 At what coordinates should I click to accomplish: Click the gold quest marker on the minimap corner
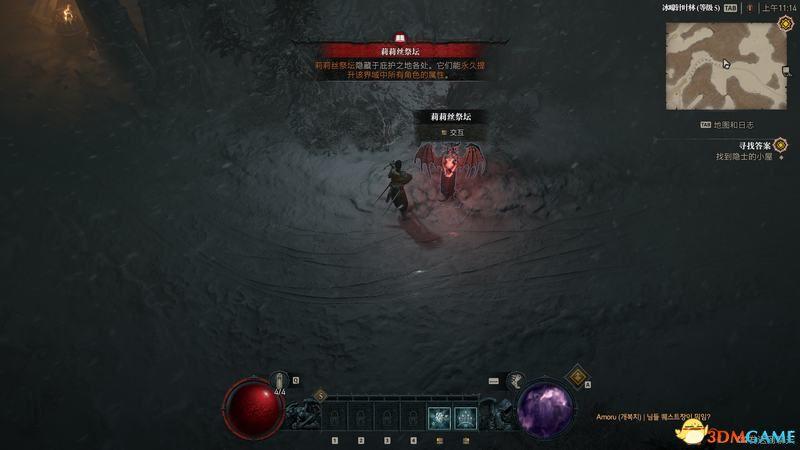click(780, 24)
